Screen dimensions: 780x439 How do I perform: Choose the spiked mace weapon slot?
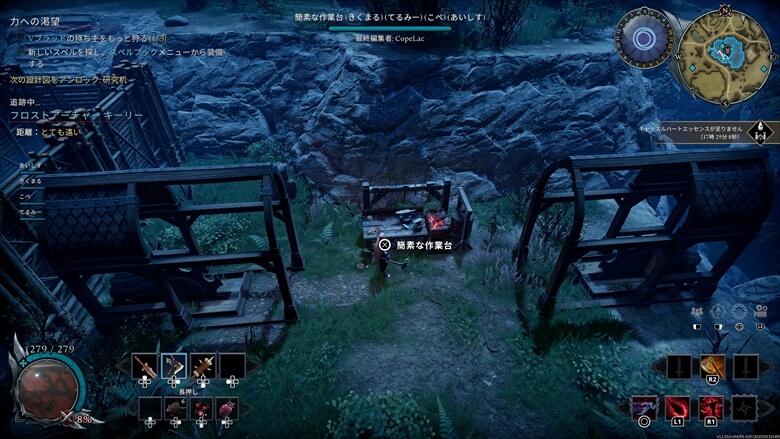point(203,367)
